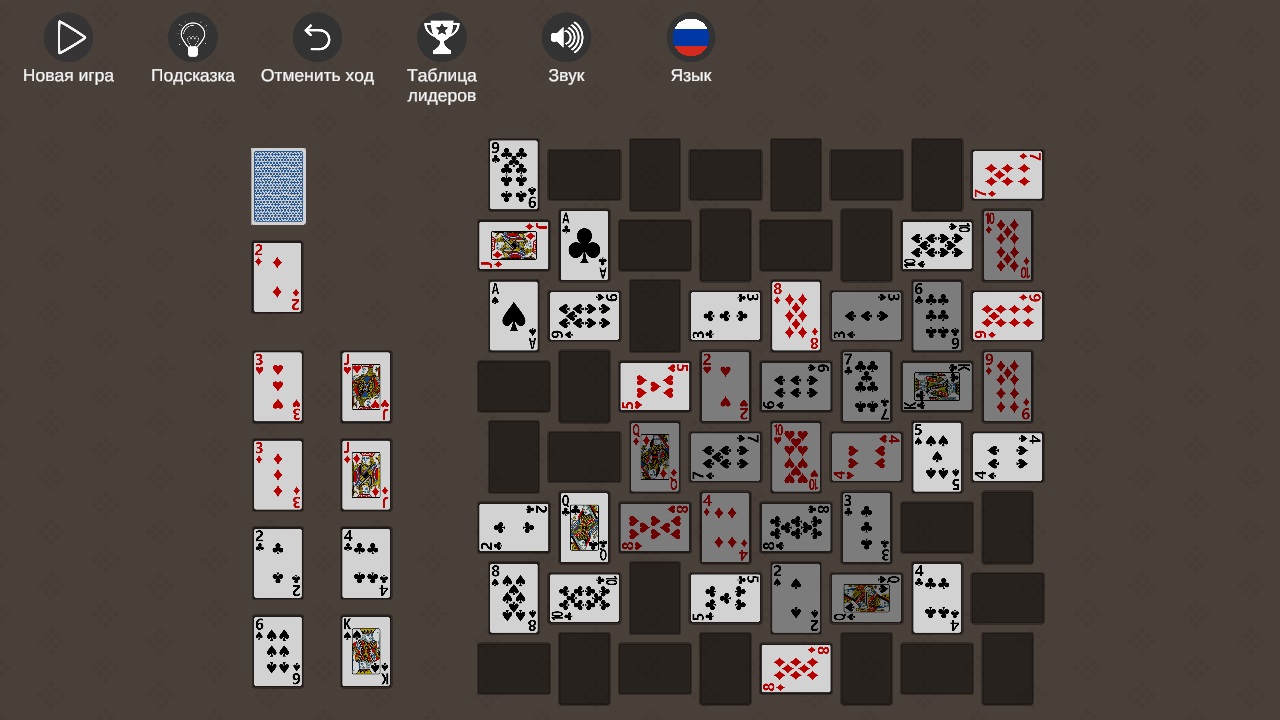The height and width of the screenshot is (720, 1280).
Task: Select the jack of diamonds in left column
Action: [366, 475]
